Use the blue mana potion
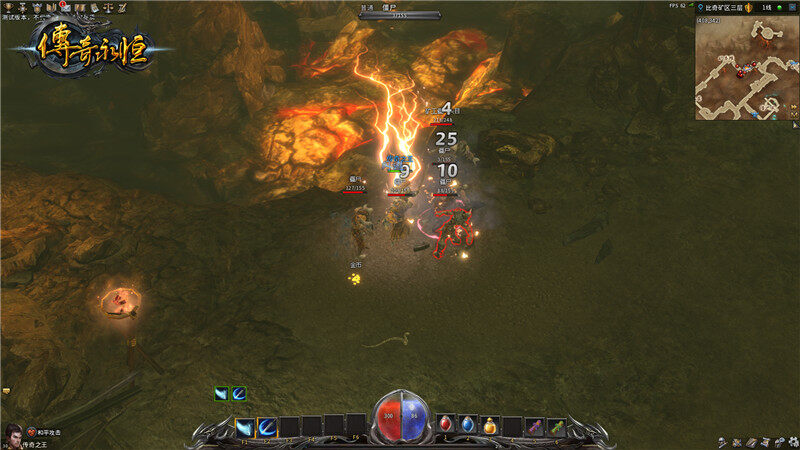 pos(468,425)
